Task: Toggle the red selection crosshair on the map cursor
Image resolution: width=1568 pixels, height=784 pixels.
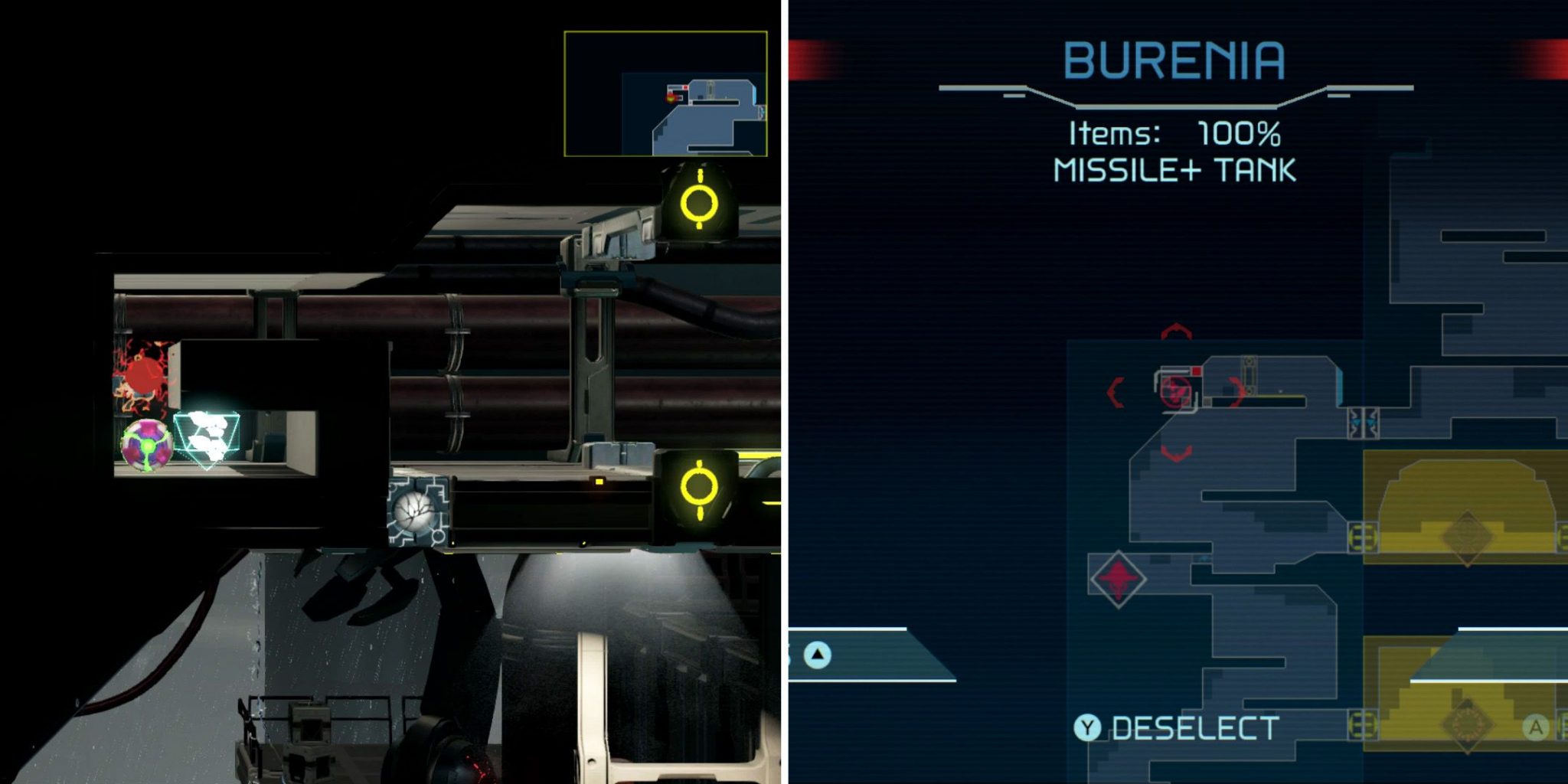Action: (1174, 390)
